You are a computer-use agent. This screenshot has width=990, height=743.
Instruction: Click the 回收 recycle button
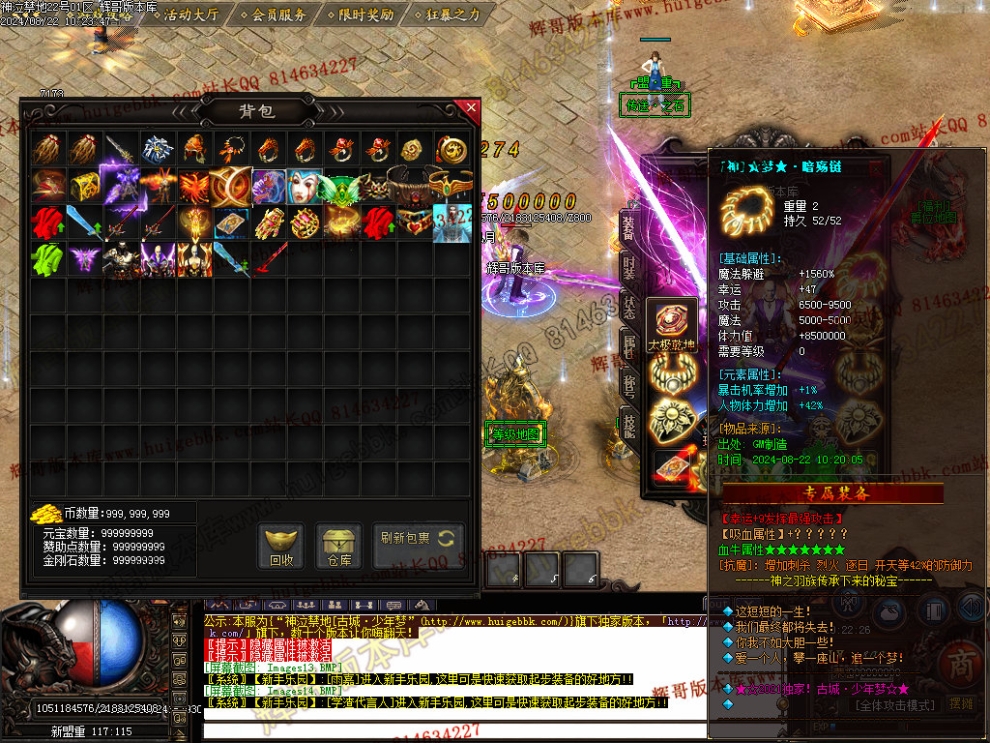pyautogui.click(x=282, y=546)
